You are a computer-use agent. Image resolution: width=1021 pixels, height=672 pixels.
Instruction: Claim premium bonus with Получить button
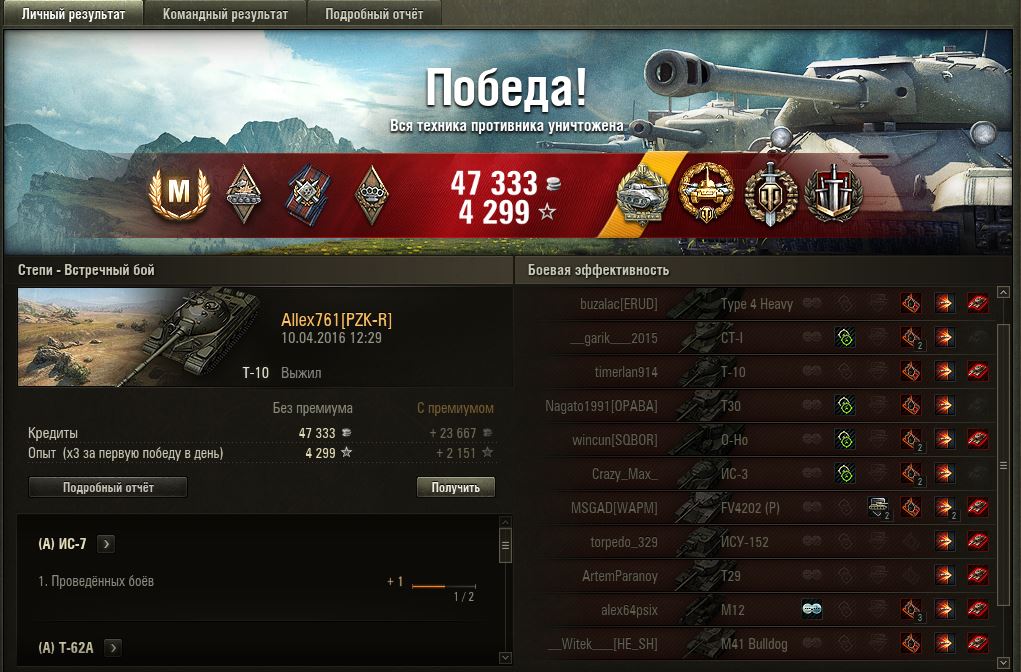(455, 487)
